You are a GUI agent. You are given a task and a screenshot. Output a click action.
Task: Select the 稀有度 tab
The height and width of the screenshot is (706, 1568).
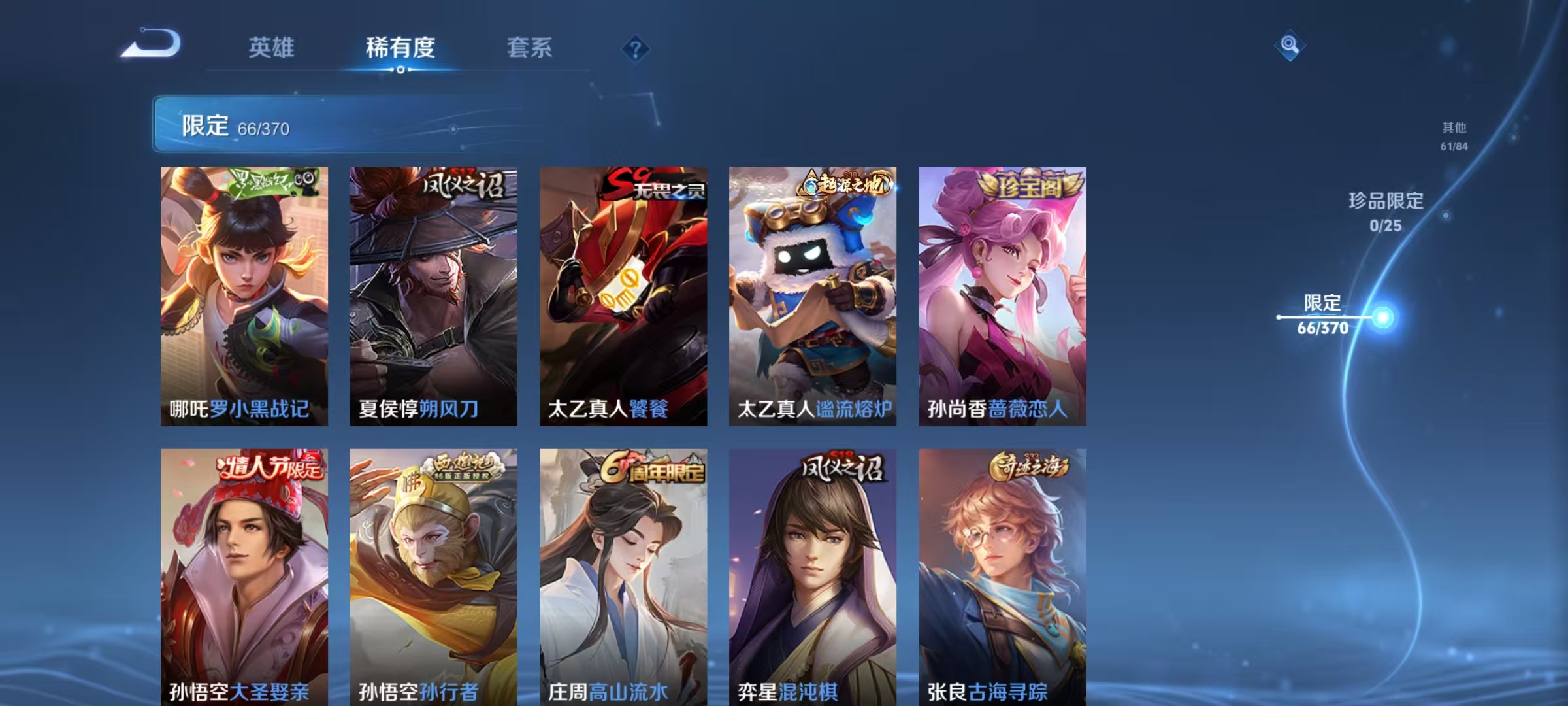tap(400, 48)
